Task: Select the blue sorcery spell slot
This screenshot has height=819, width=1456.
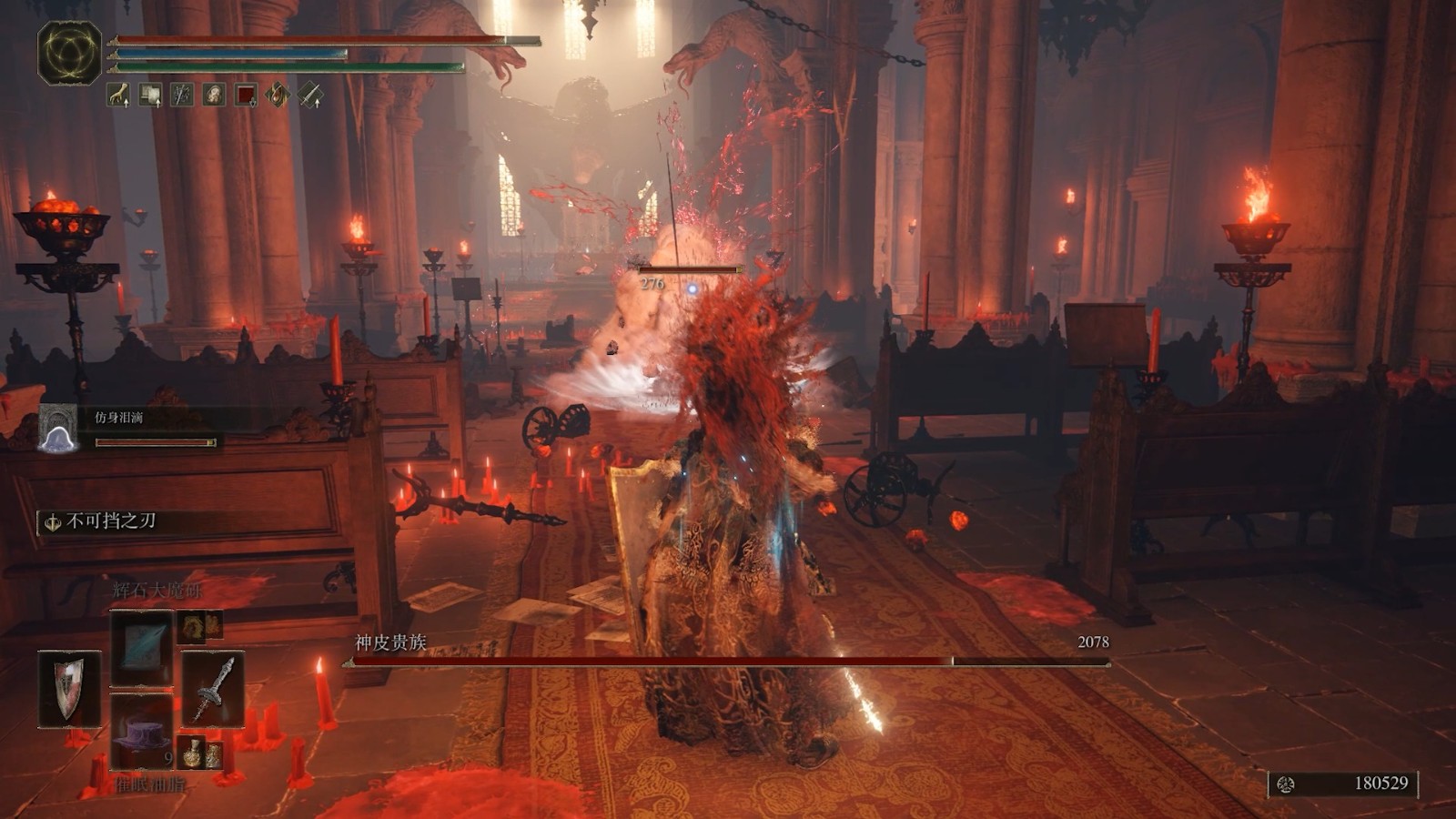Action: point(141,646)
